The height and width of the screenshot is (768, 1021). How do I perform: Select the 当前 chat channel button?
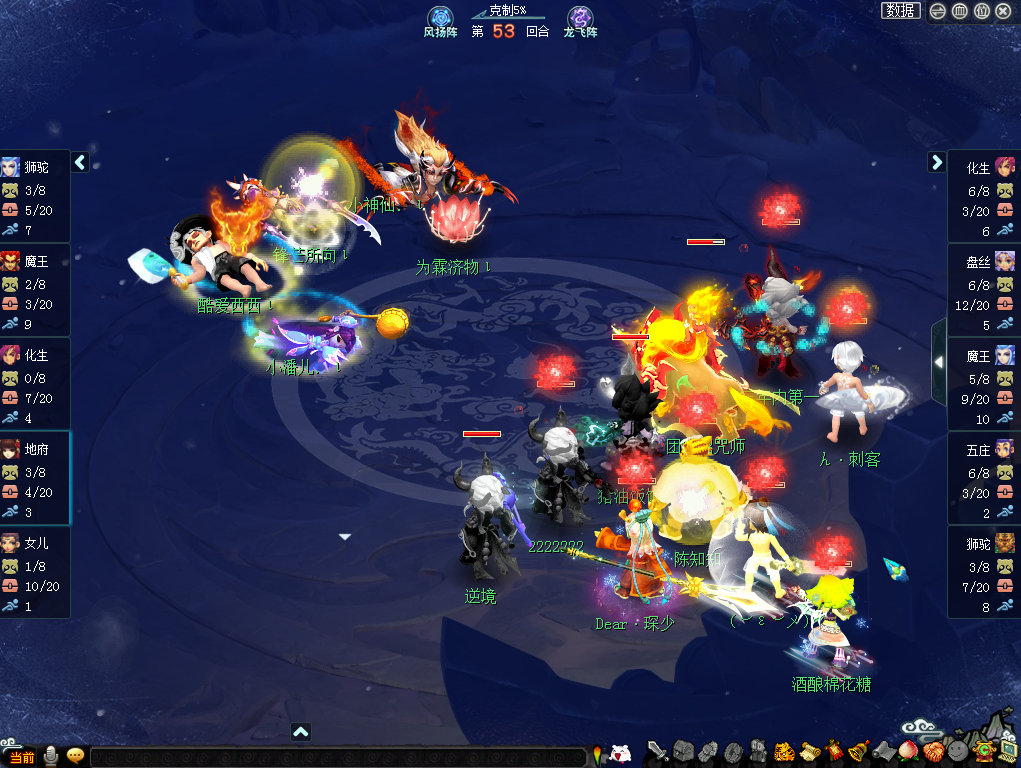pos(22,757)
